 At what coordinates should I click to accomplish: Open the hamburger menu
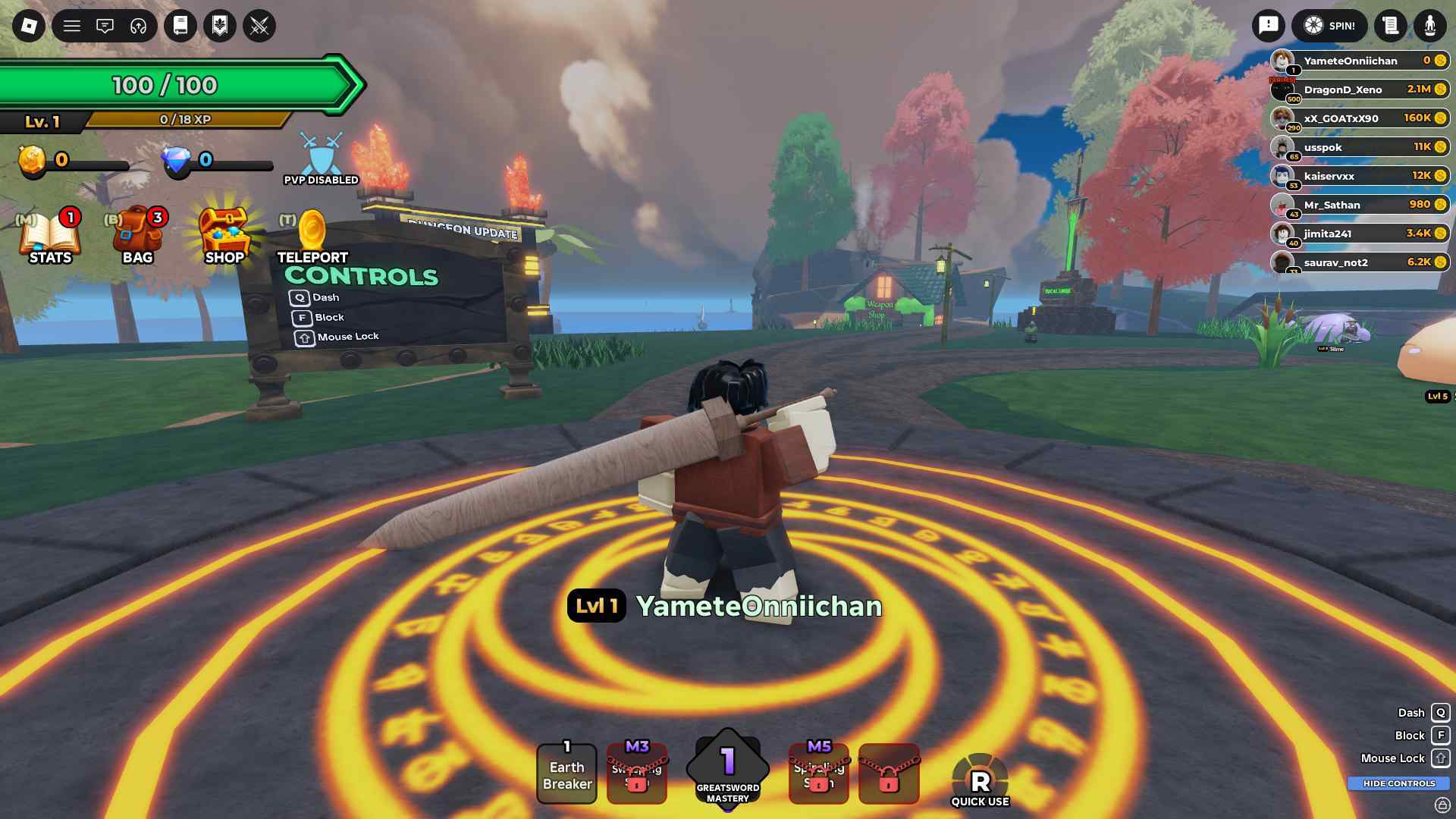tap(71, 25)
